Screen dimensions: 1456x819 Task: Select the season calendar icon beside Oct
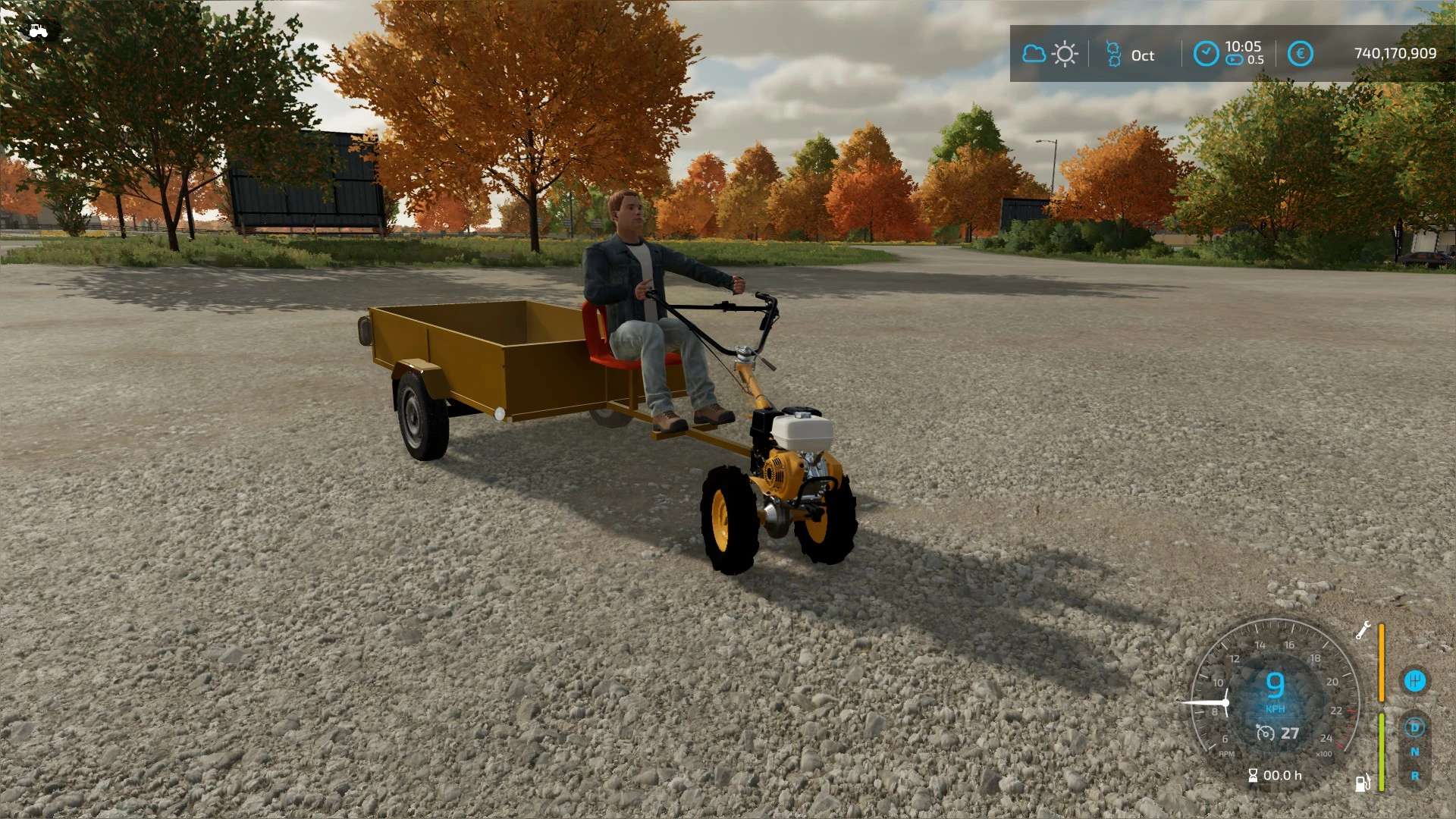[1113, 54]
